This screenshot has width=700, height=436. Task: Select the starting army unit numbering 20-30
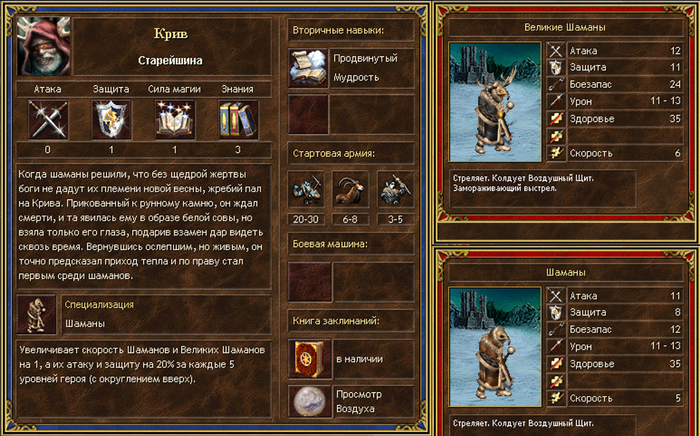tap(308, 190)
